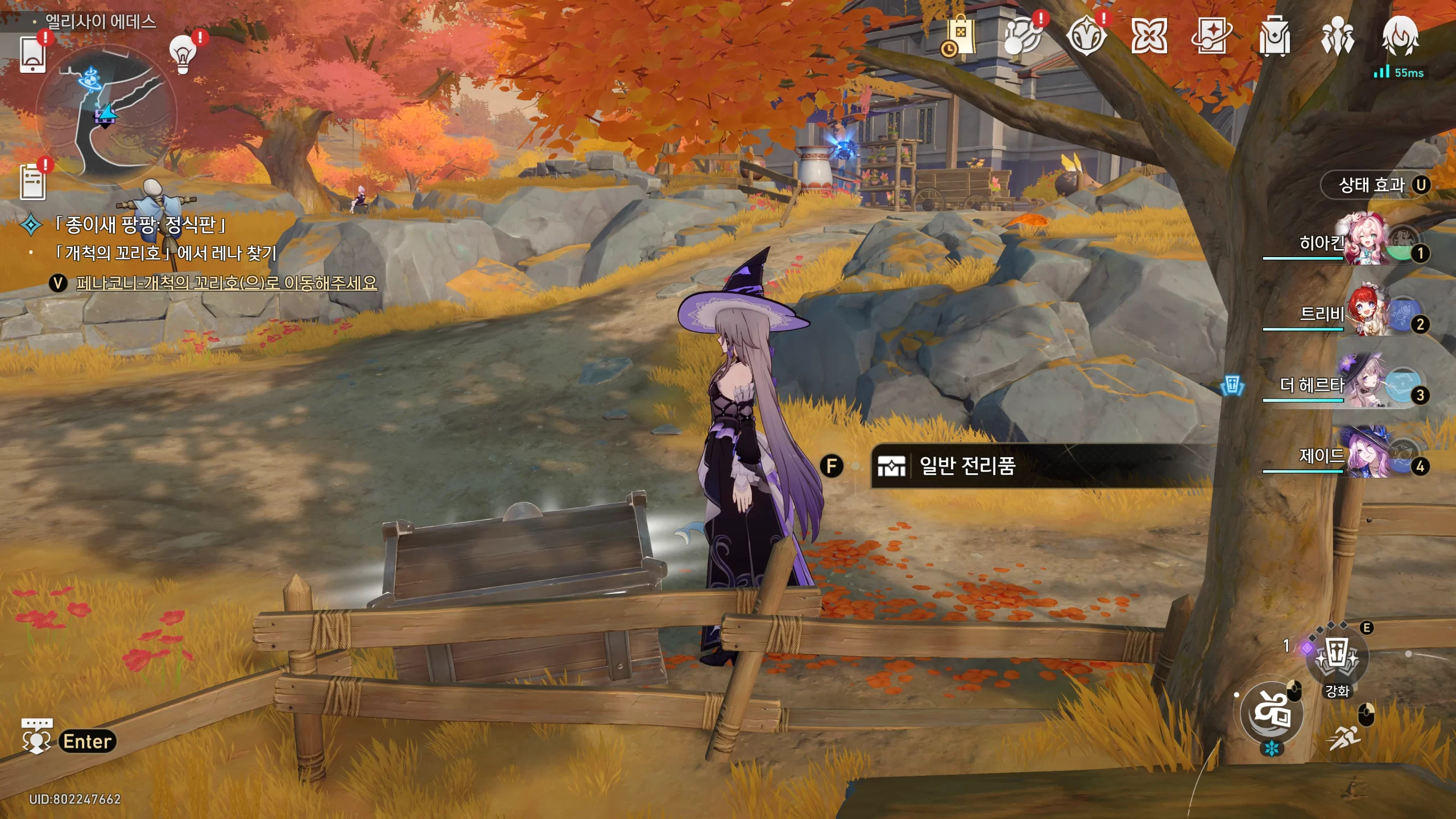Open the mission log clipboard icon
The width and height of the screenshot is (1456, 819).
(32, 182)
